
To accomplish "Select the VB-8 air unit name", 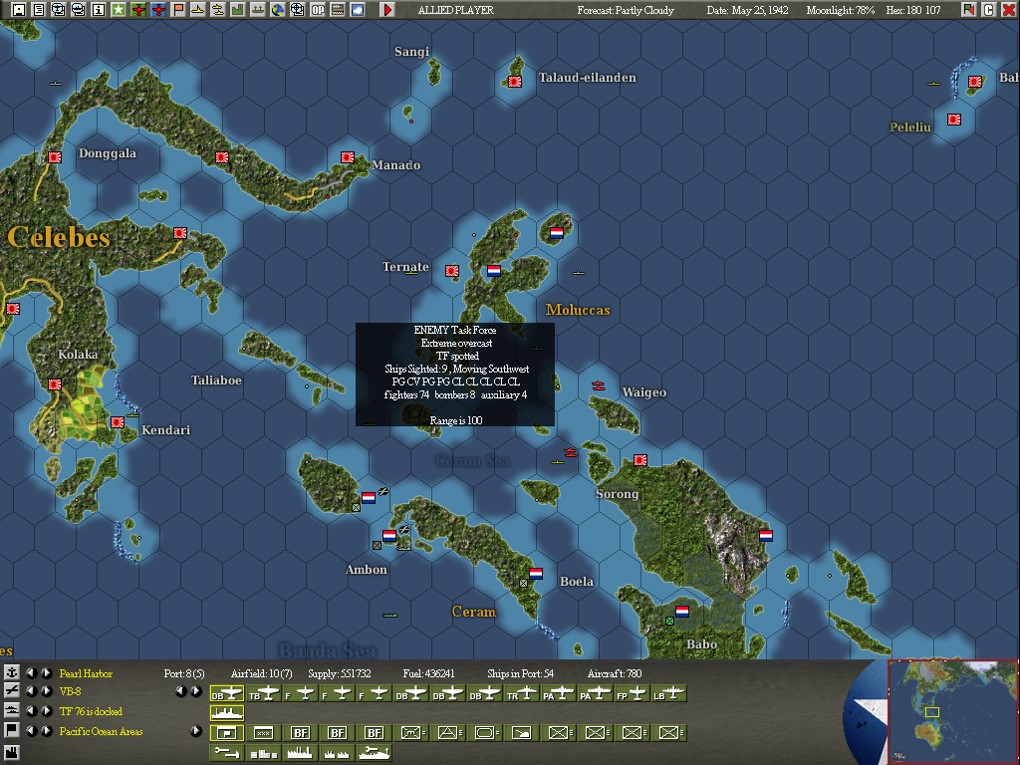I will pyautogui.click(x=70, y=691).
